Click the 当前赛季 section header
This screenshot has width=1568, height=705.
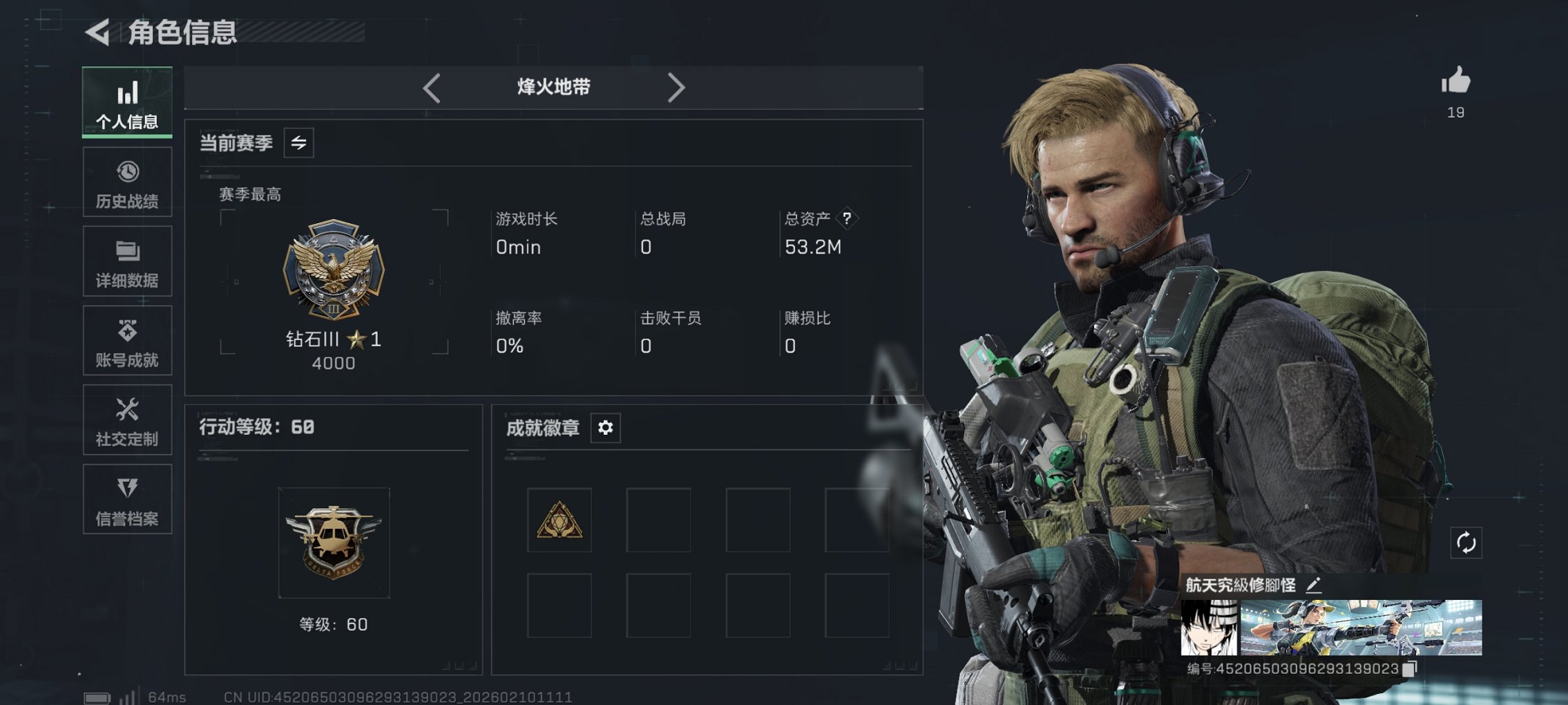235,143
